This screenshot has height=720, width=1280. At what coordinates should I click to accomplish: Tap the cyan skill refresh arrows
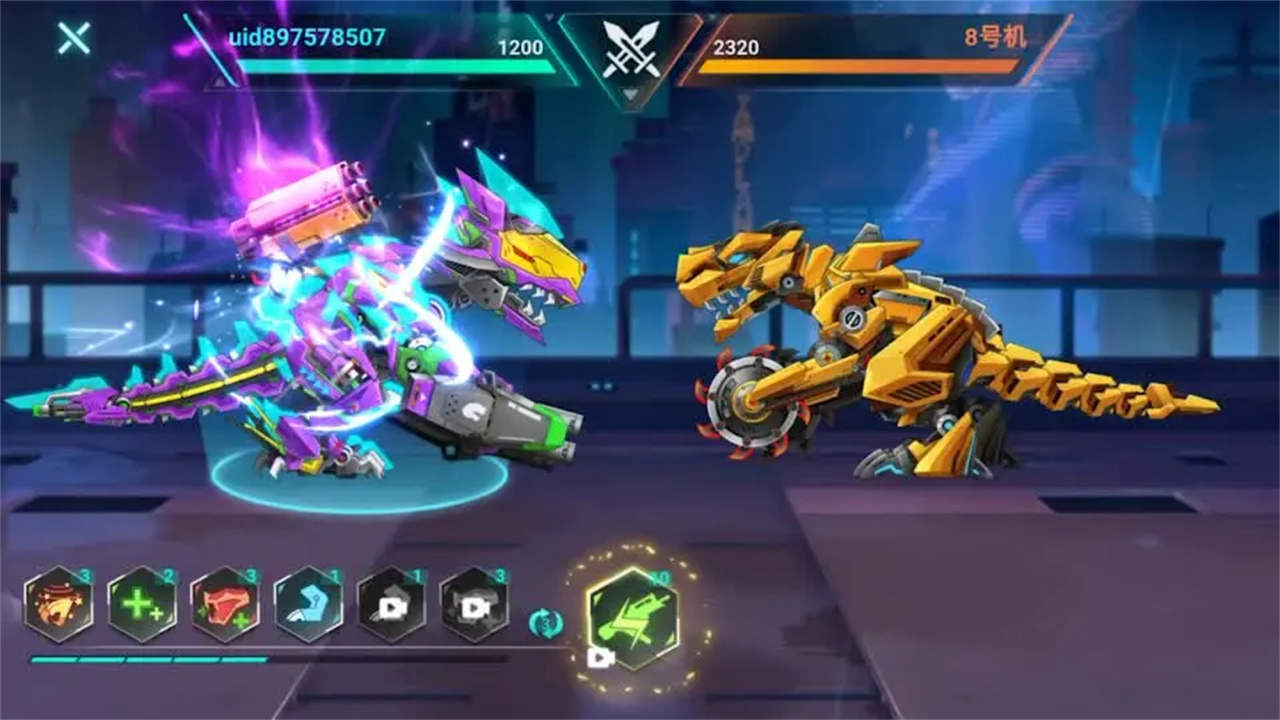click(x=545, y=623)
